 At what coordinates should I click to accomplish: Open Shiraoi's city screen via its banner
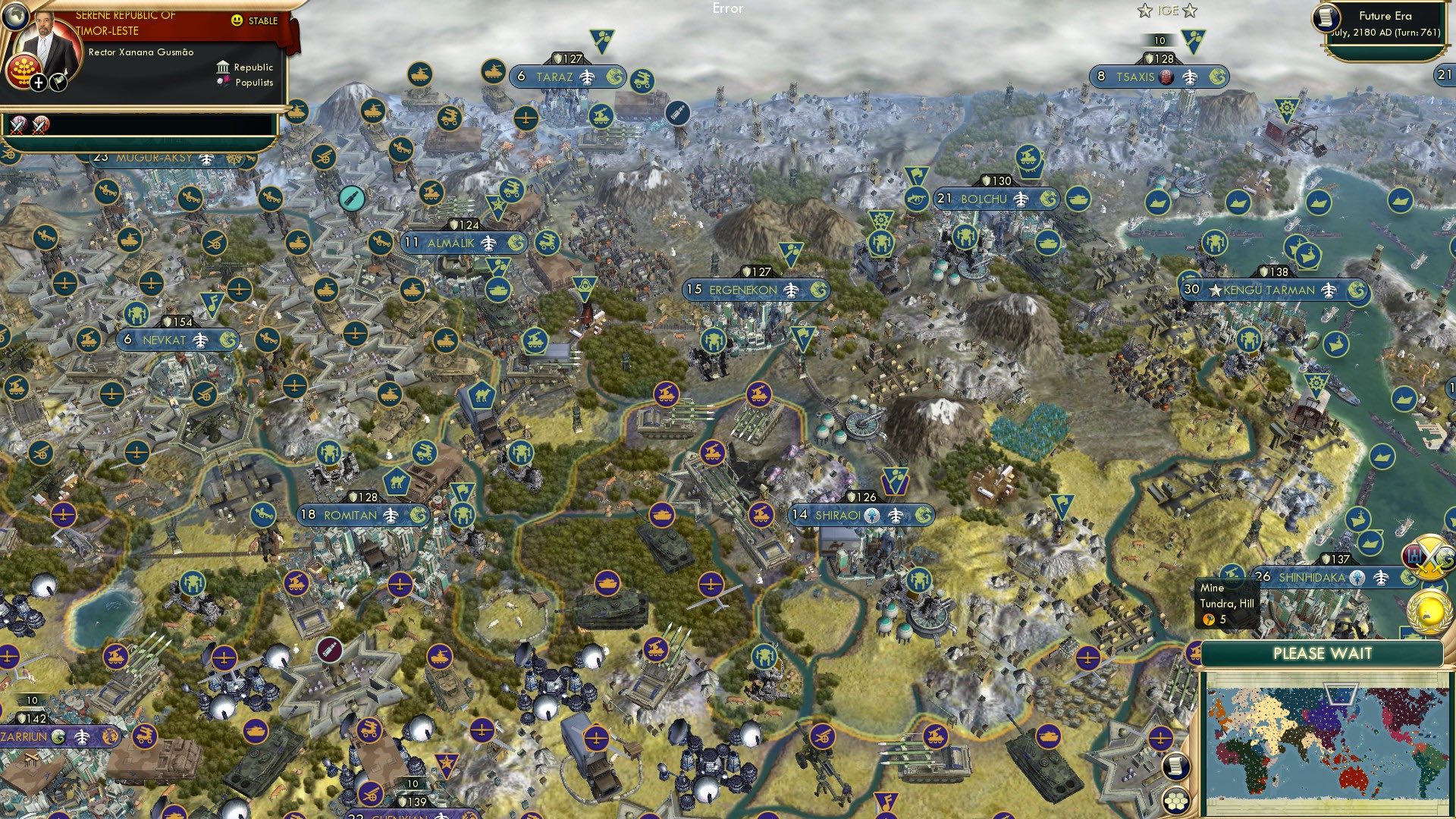point(836,515)
